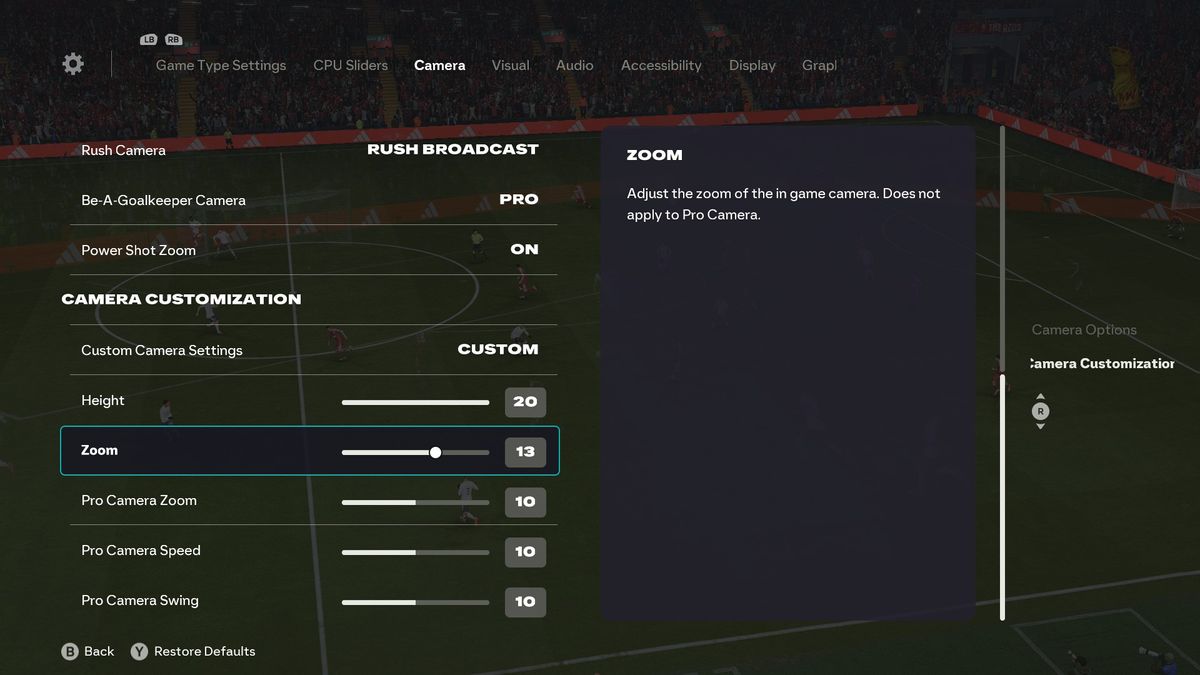The height and width of the screenshot is (675, 1200).
Task: Click the settings gear icon
Action: click(x=73, y=64)
